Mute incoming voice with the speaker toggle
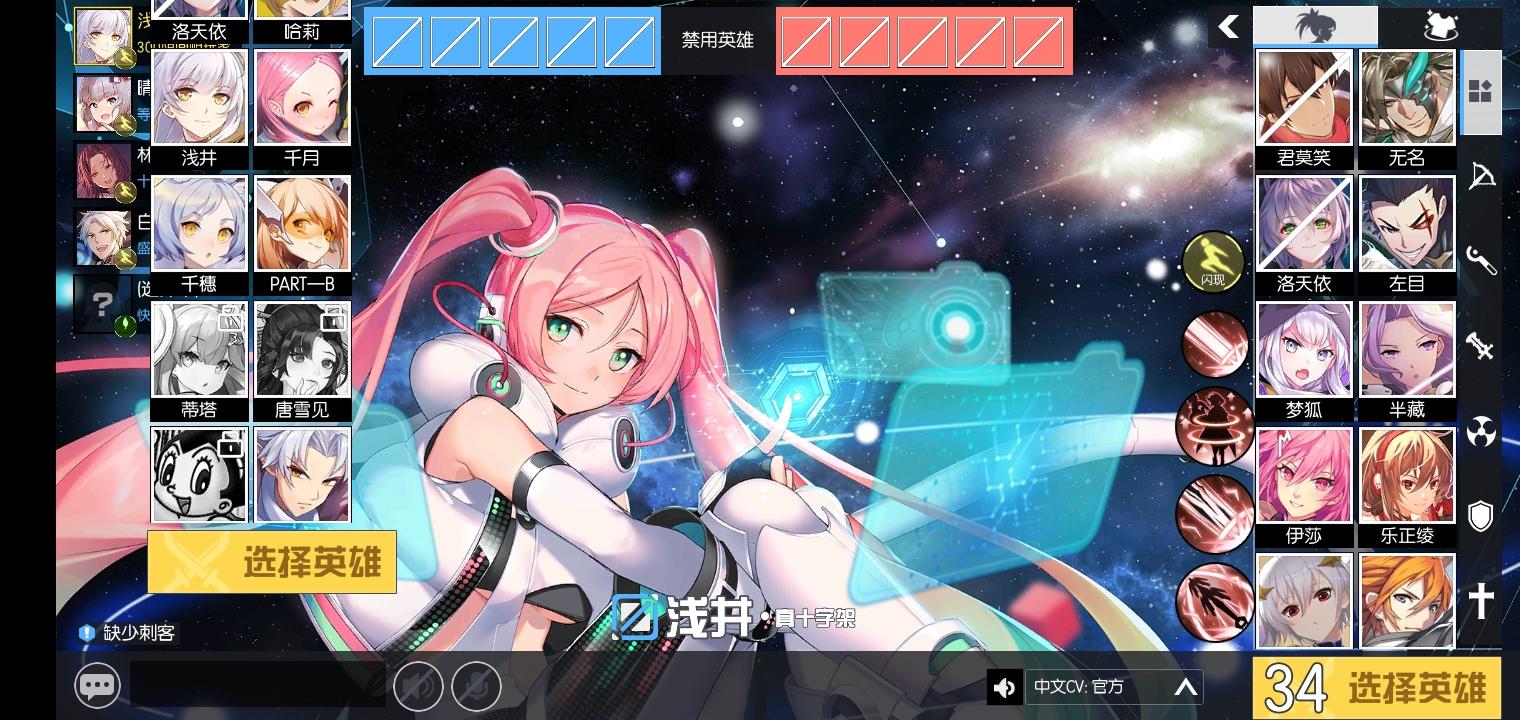This screenshot has width=1520, height=720. 419,686
